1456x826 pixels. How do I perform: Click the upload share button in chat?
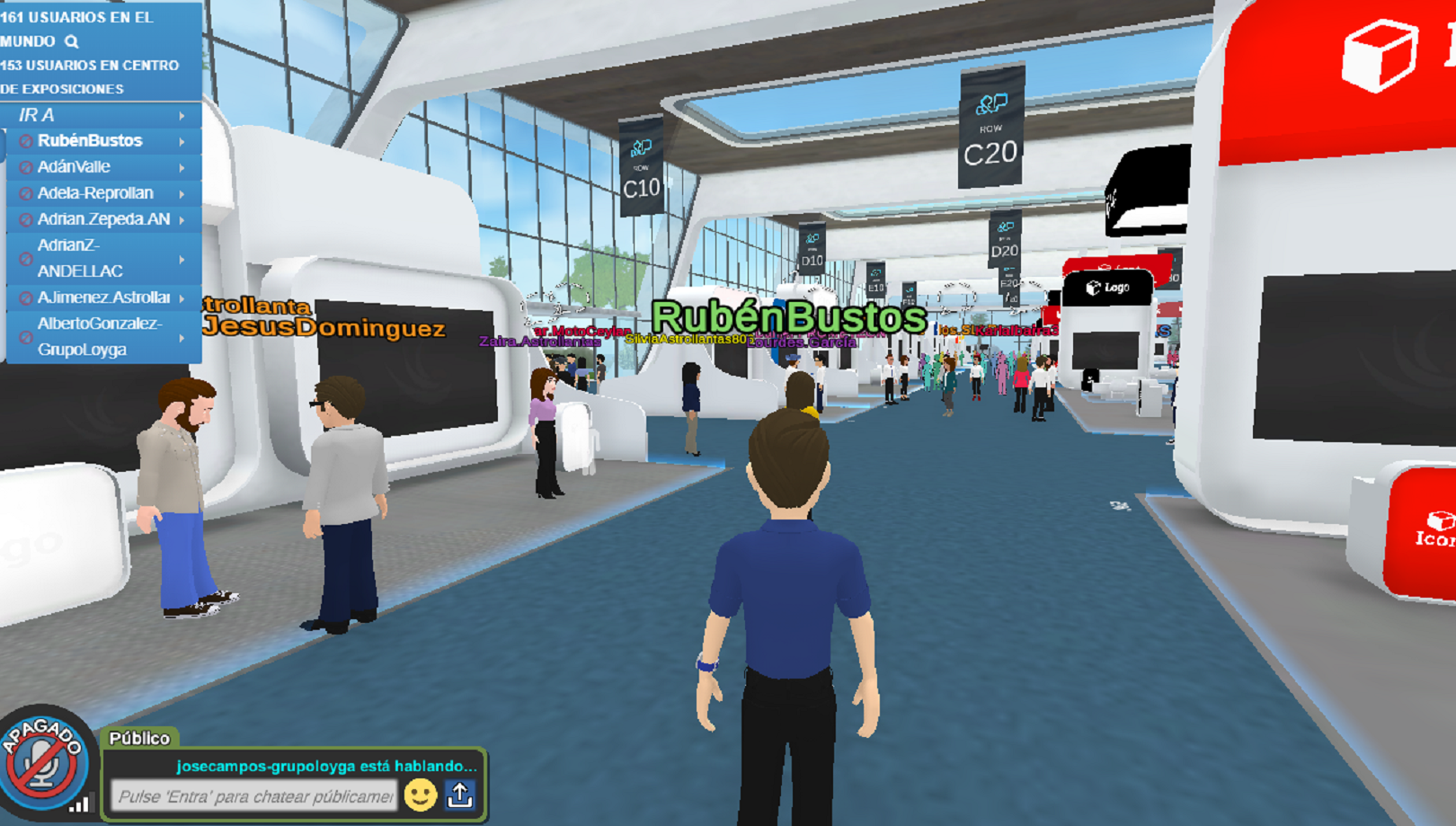click(460, 795)
